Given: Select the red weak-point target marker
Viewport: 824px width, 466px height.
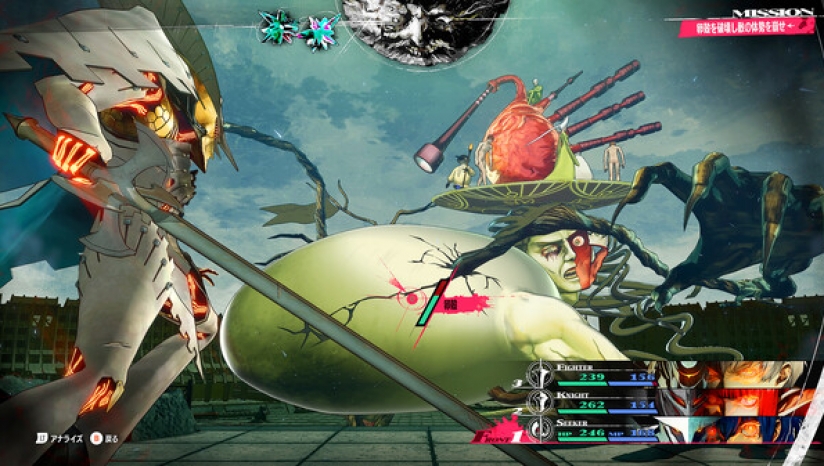Looking at the screenshot, I should 412,297.
